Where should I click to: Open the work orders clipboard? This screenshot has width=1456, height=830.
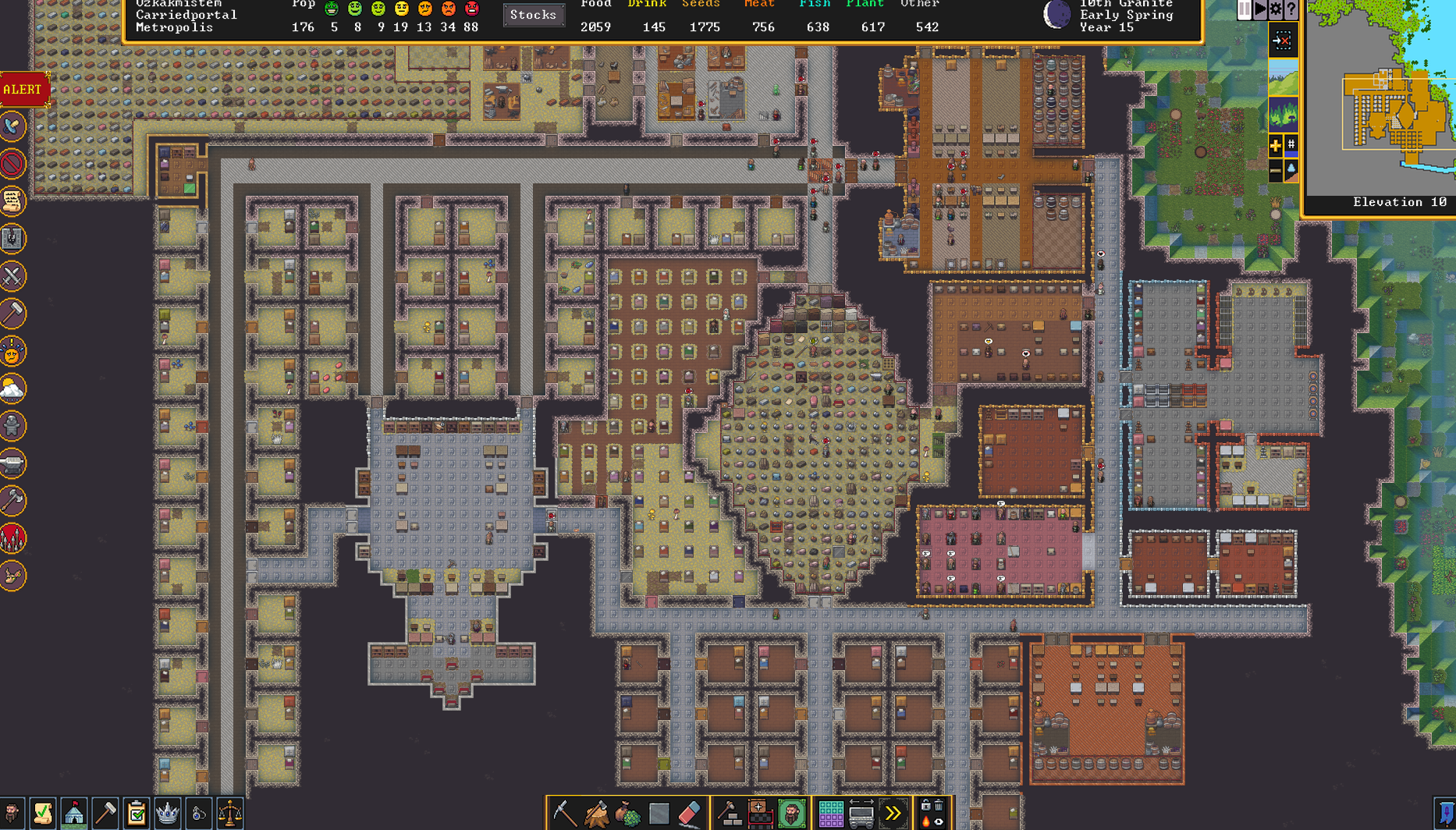tap(137, 812)
